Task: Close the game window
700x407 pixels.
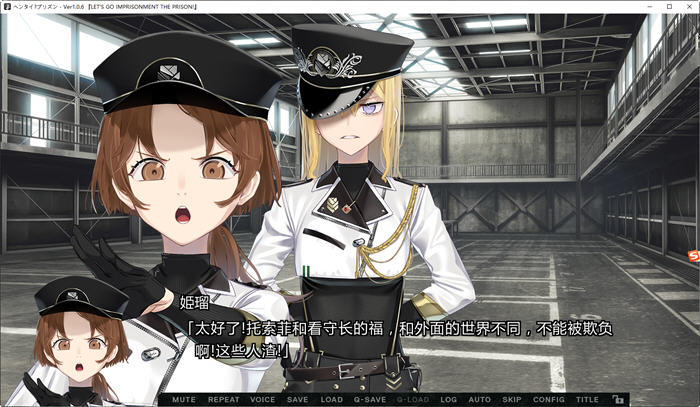Action: coord(688,7)
